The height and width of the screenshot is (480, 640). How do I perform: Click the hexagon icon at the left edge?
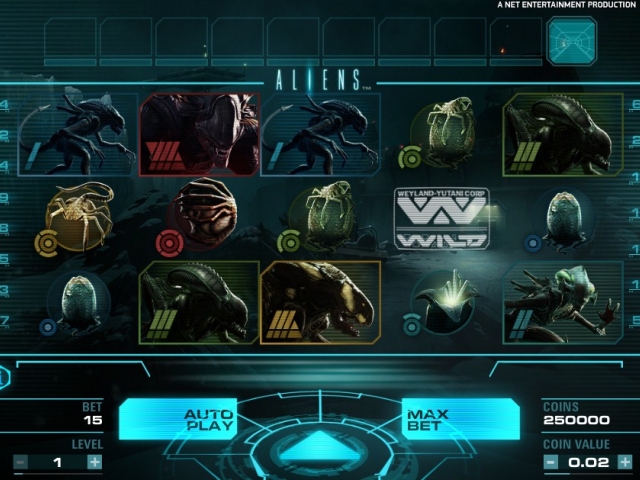[x=4, y=377]
